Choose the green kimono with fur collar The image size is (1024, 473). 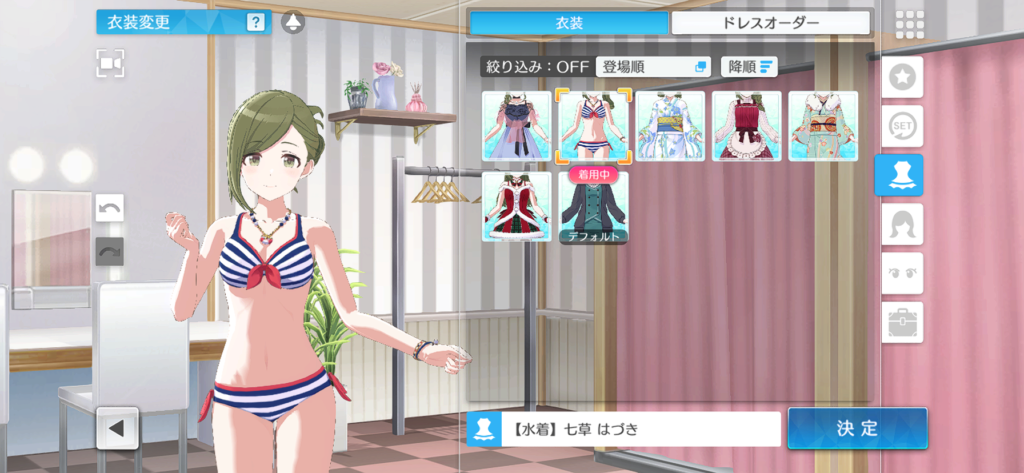pos(823,126)
